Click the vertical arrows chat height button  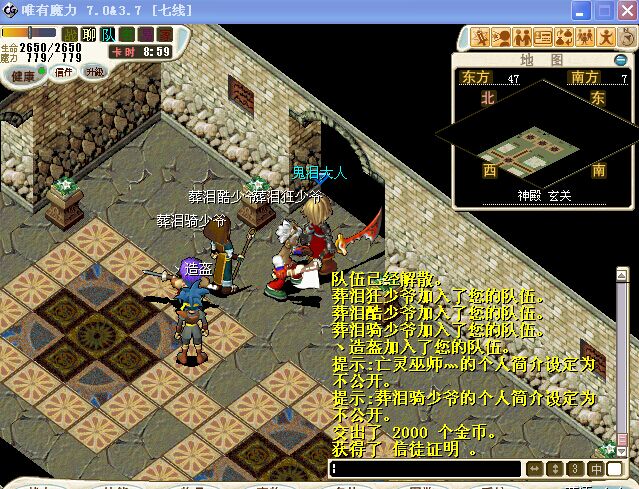tap(555, 469)
